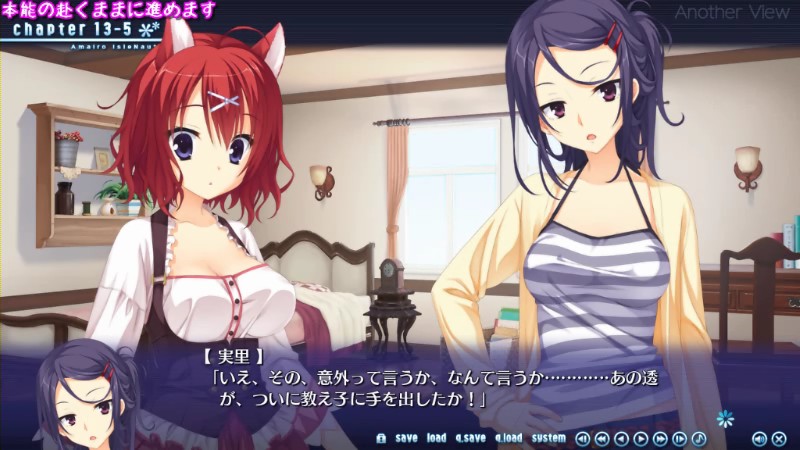Open the save menu
The width and height of the screenshot is (800, 450).
tap(406, 438)
